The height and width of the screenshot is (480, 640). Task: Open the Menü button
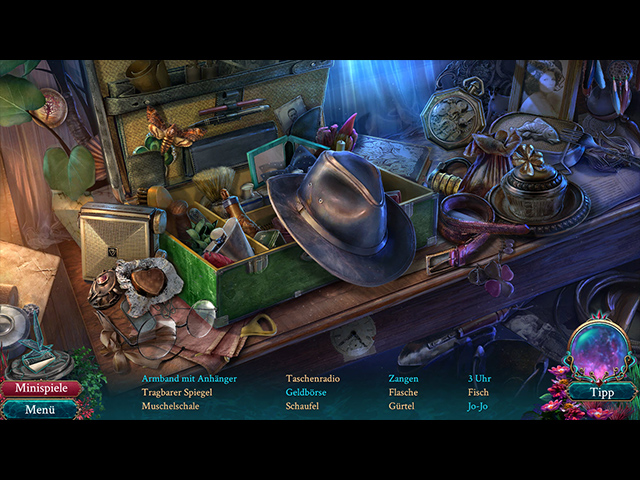(40, 409)
